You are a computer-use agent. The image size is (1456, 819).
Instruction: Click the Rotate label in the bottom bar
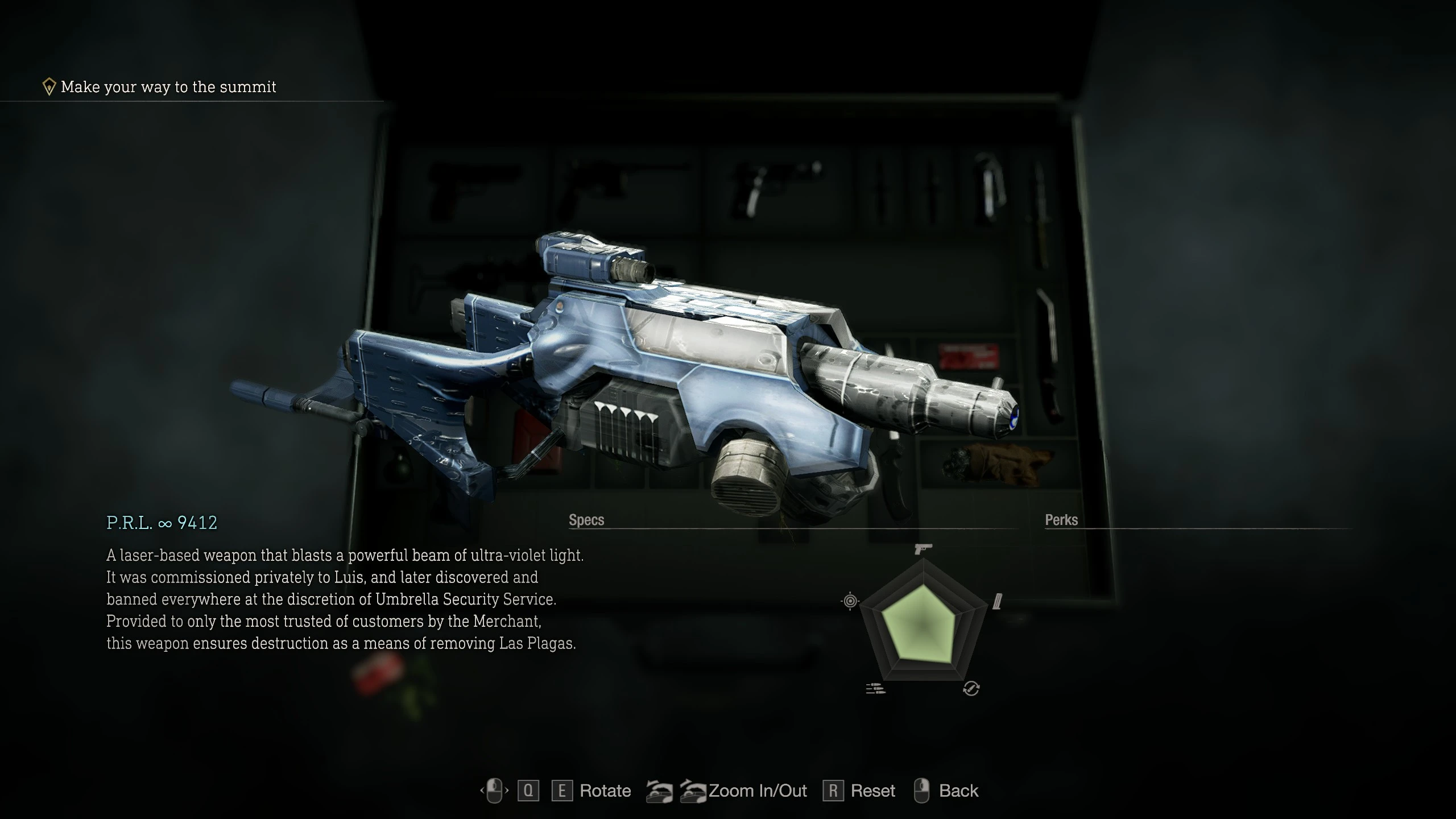tap(605, 791)
